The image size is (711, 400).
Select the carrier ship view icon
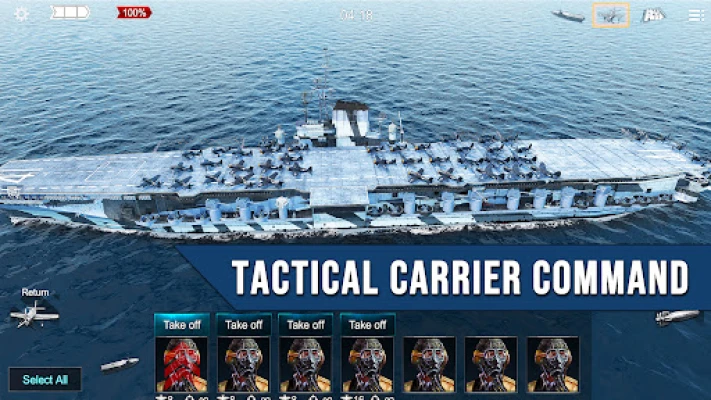[569, 15]
